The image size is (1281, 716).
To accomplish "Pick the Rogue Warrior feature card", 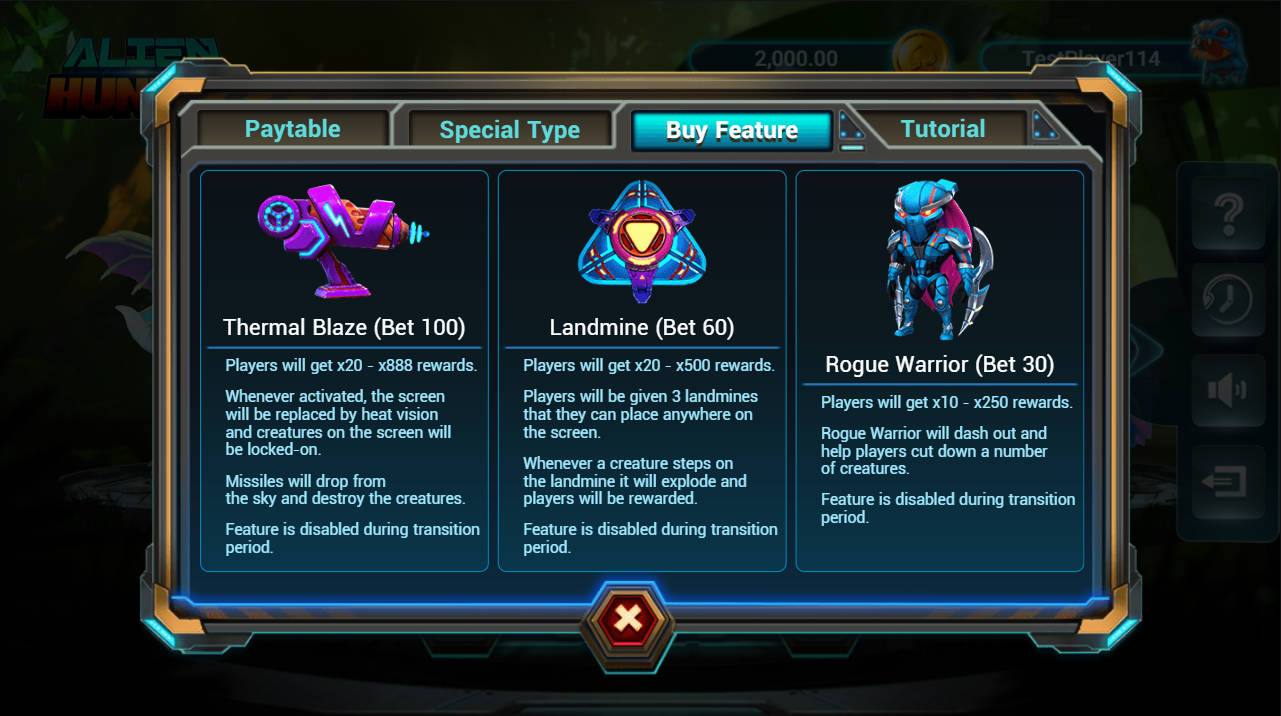I will pos(939,371).
